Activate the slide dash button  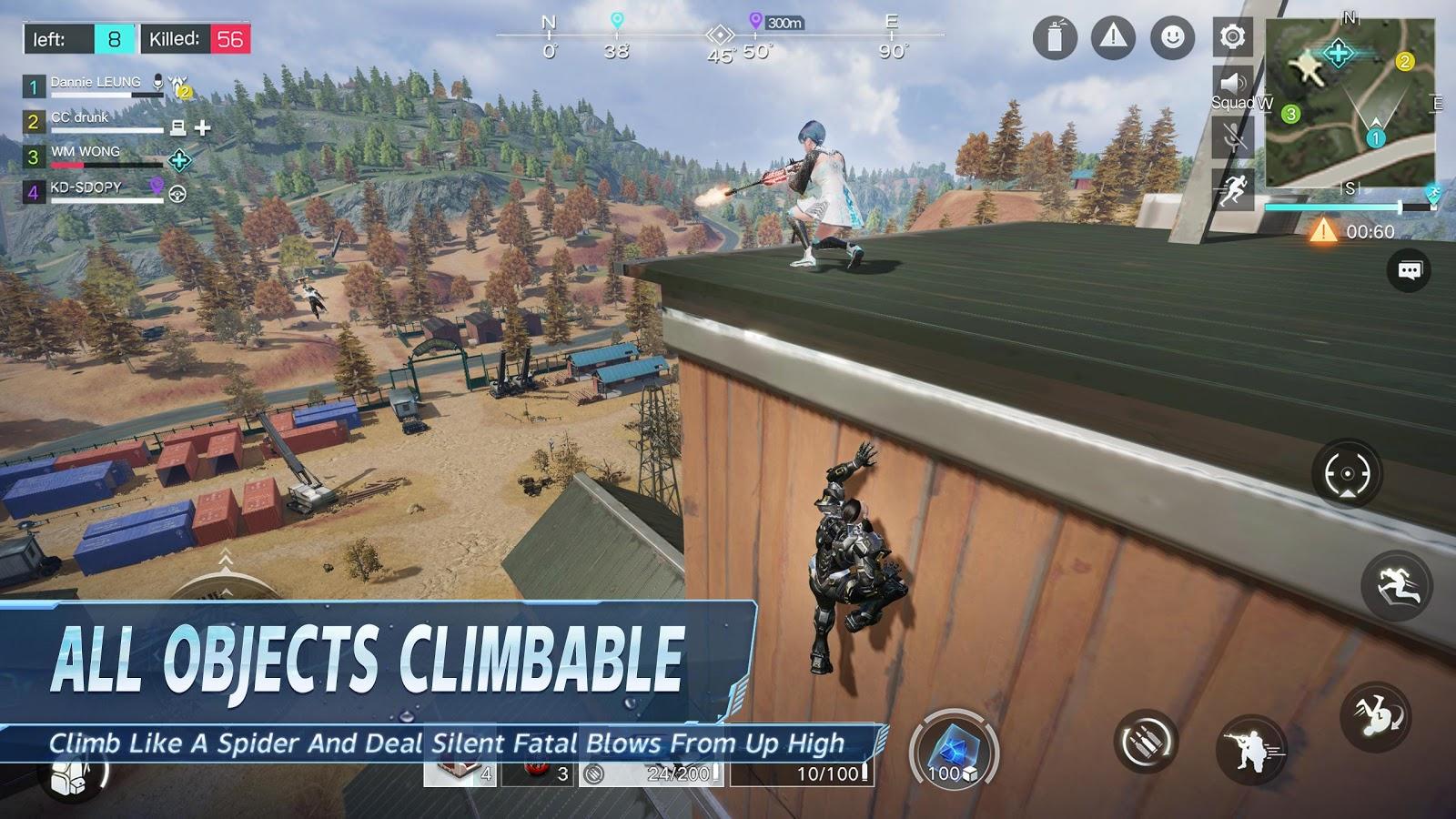click(x=1397, y=586)
